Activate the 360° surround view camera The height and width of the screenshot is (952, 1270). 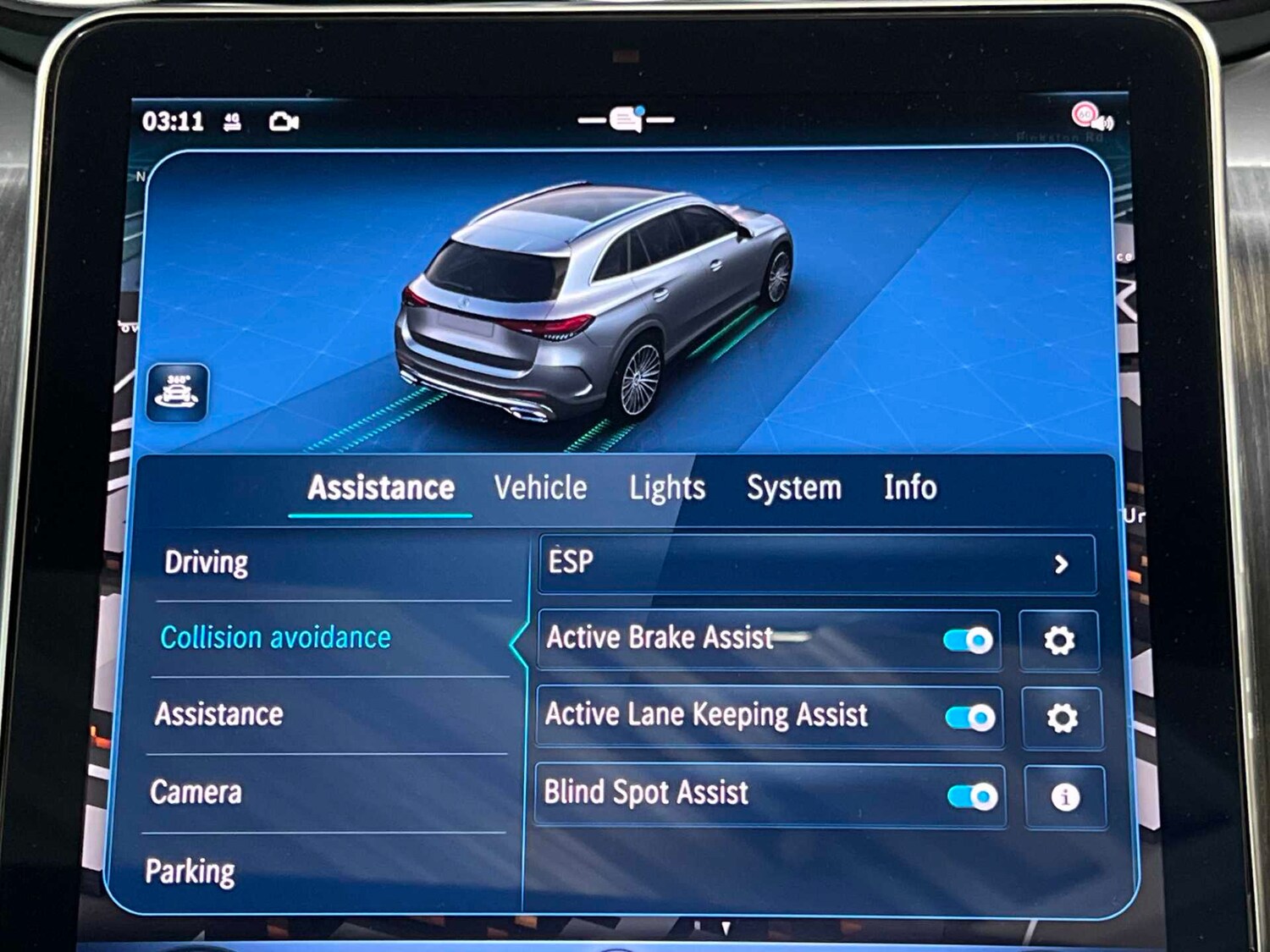(177, 394)
